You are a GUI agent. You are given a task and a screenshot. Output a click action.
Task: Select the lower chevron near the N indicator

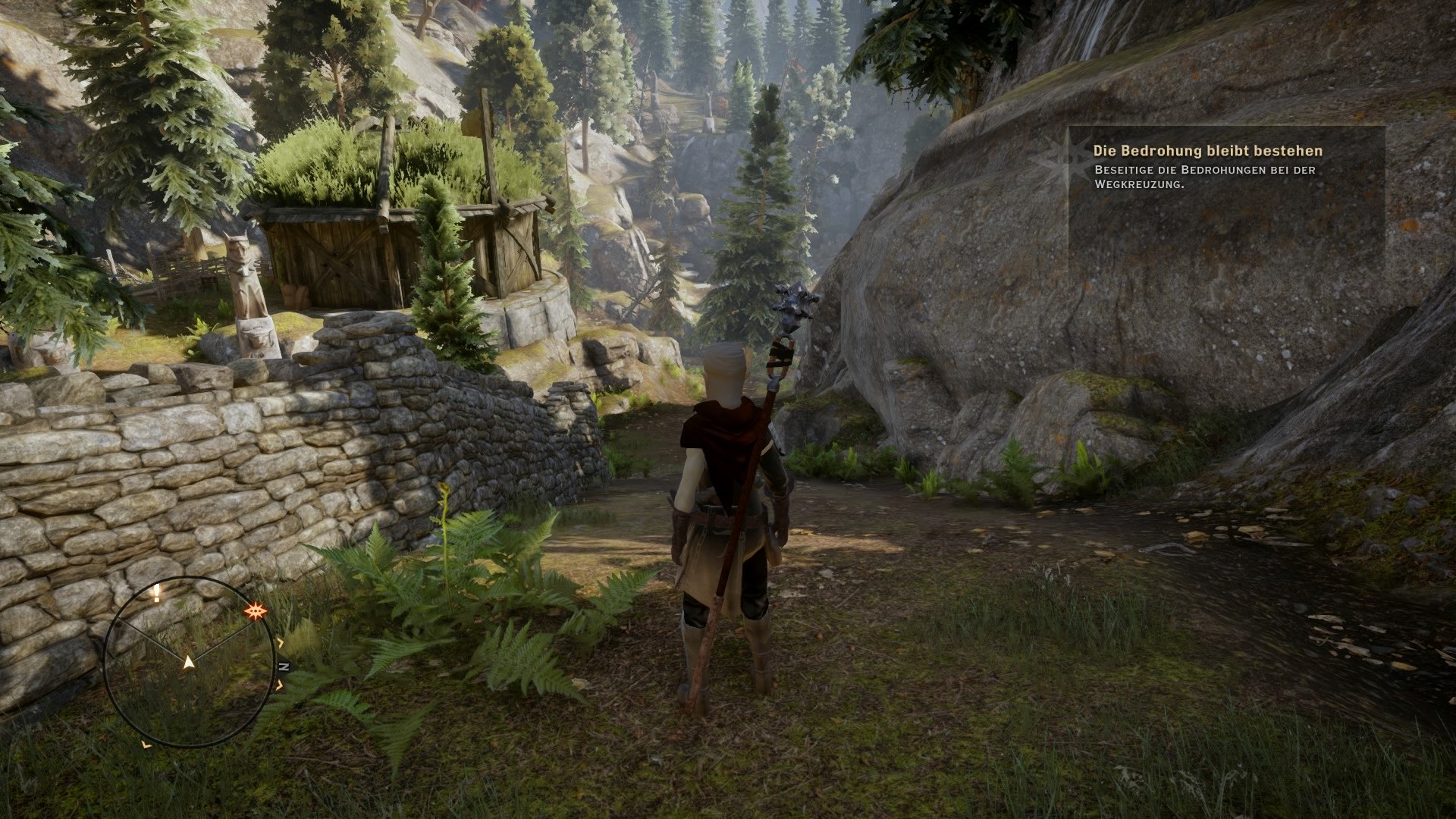click(x=280, y=686)
